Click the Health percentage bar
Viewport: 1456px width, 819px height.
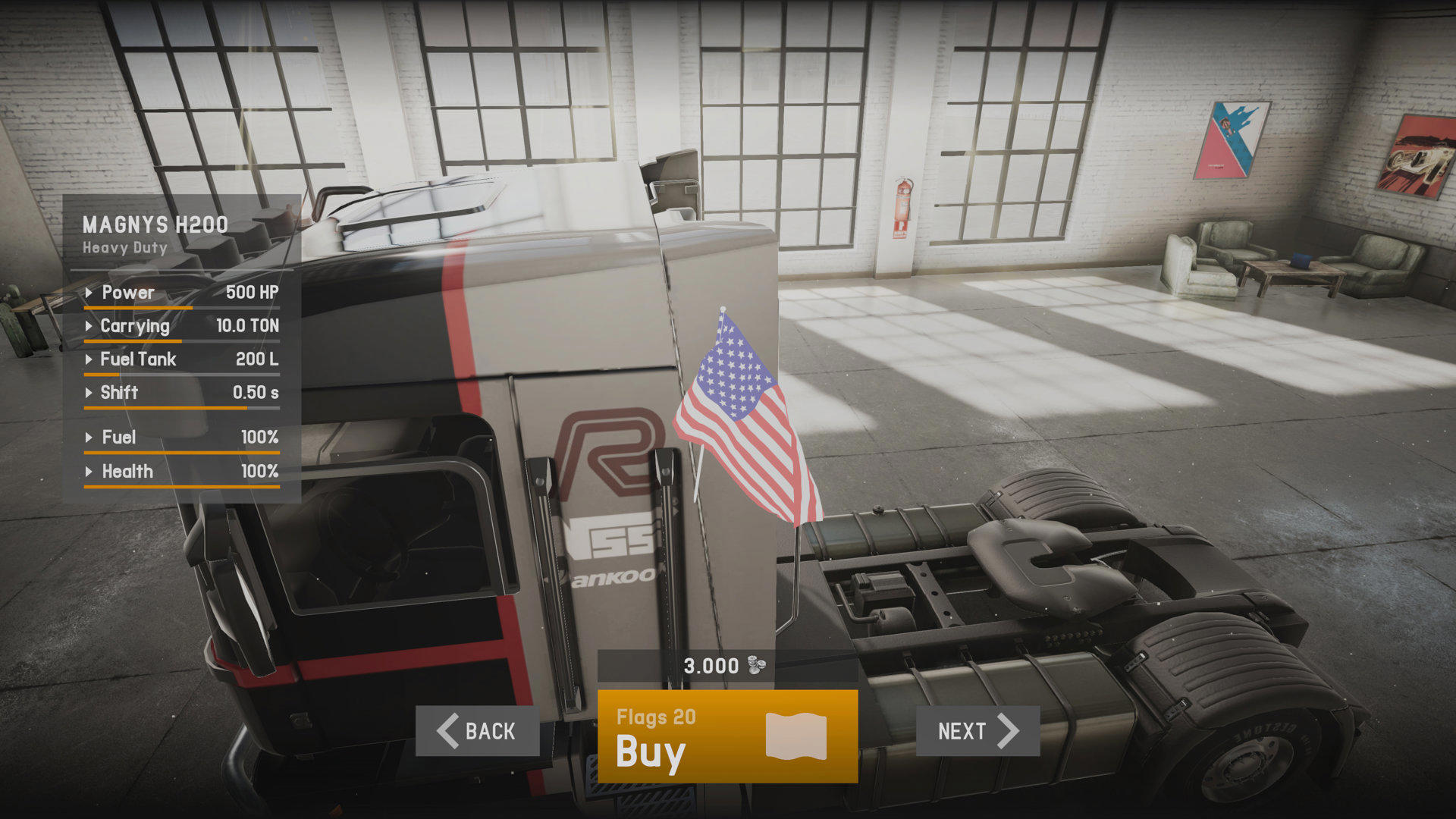182,488
